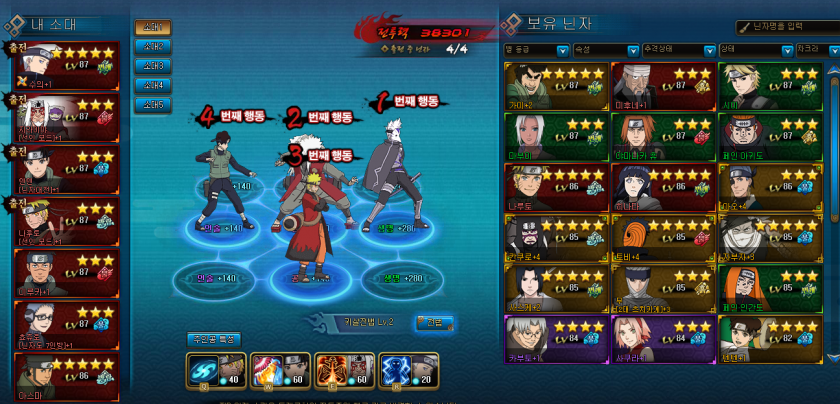840x404 pixels.
Task: Open the 소대4 squad tab
Action: 152,85
